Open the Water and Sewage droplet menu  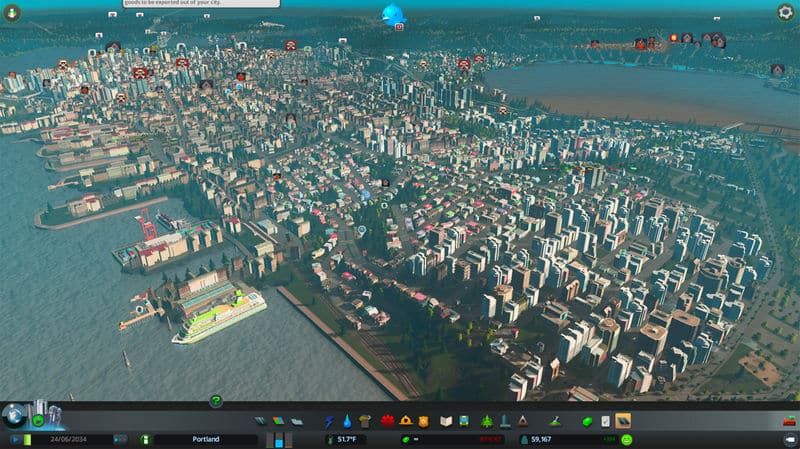click(x=347, y=421)
